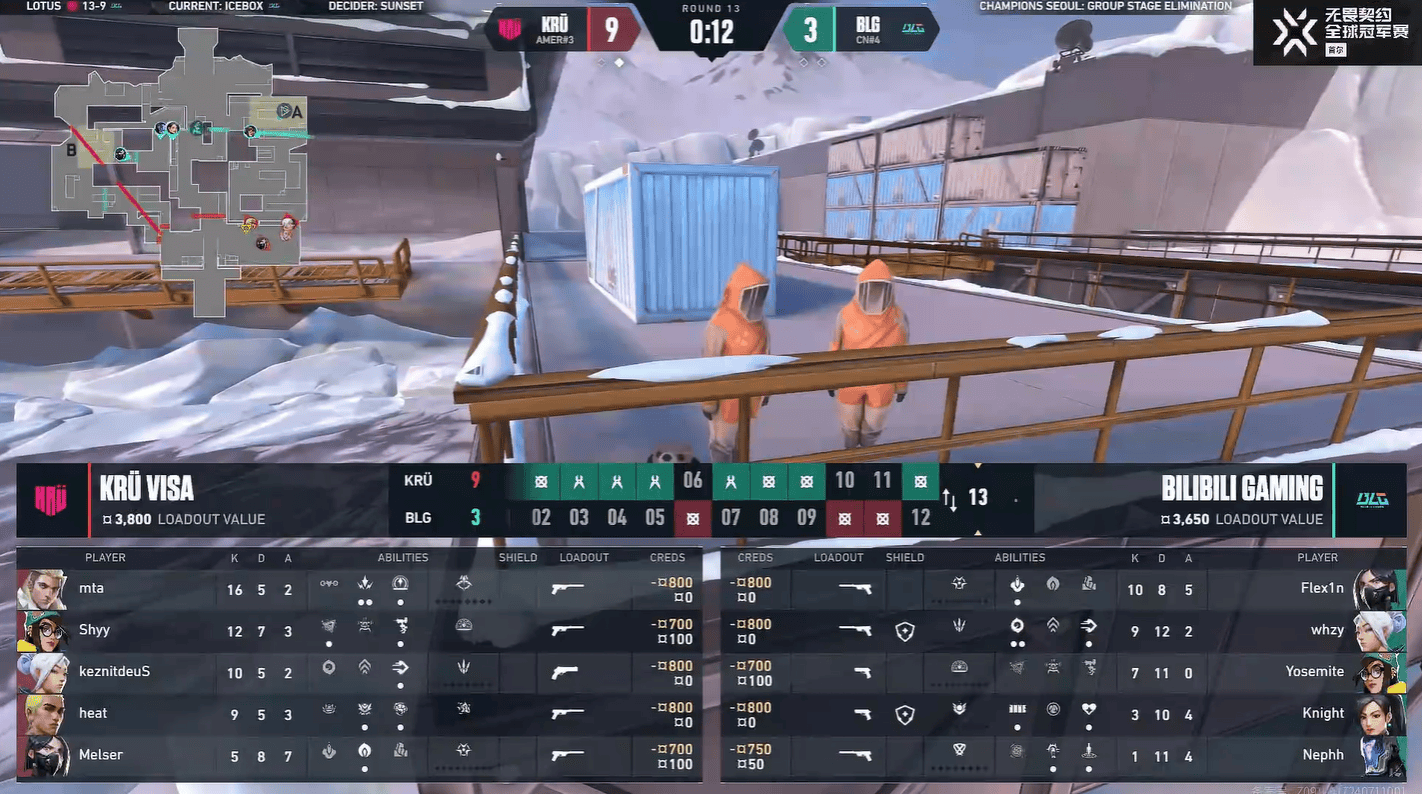Click mta's agent portrait
Image resolution: width=1422 pixels, height=794 pixels.
42,590
